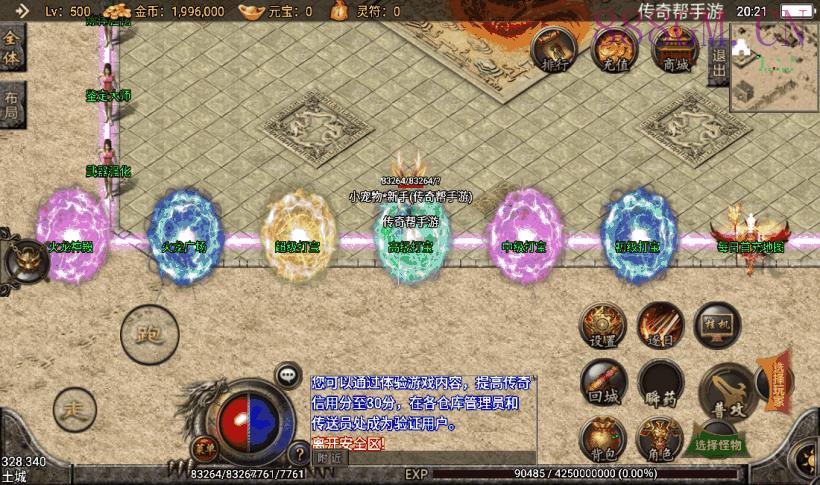Click the 选择怪物 select monster button
The image size is (820, 485).
pos(719,444)
